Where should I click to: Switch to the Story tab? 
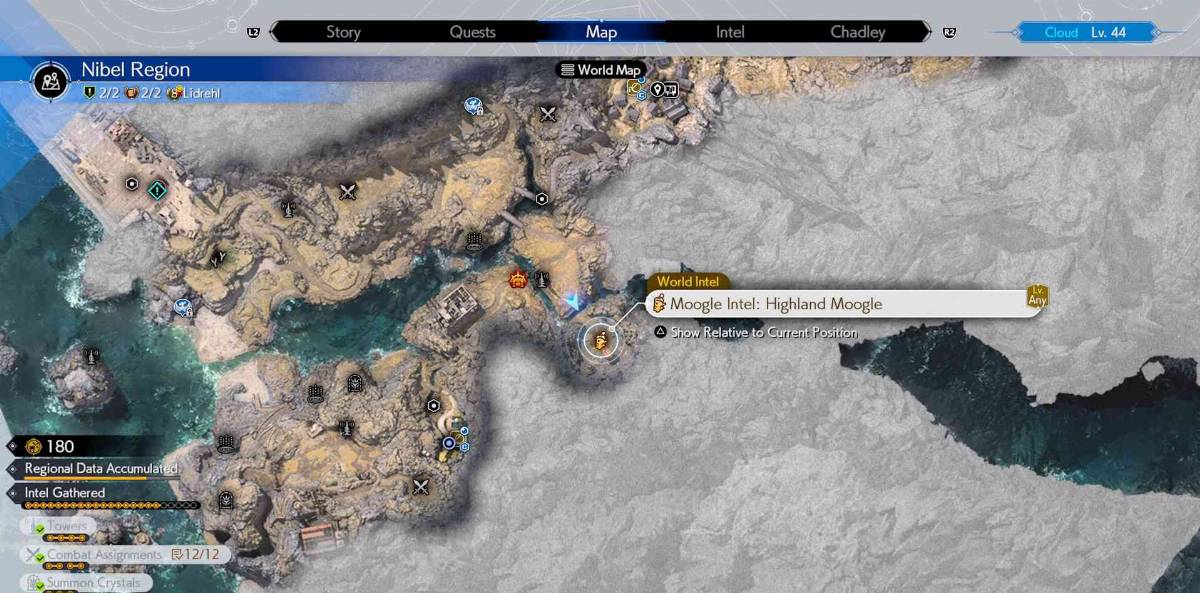point(343,32)
